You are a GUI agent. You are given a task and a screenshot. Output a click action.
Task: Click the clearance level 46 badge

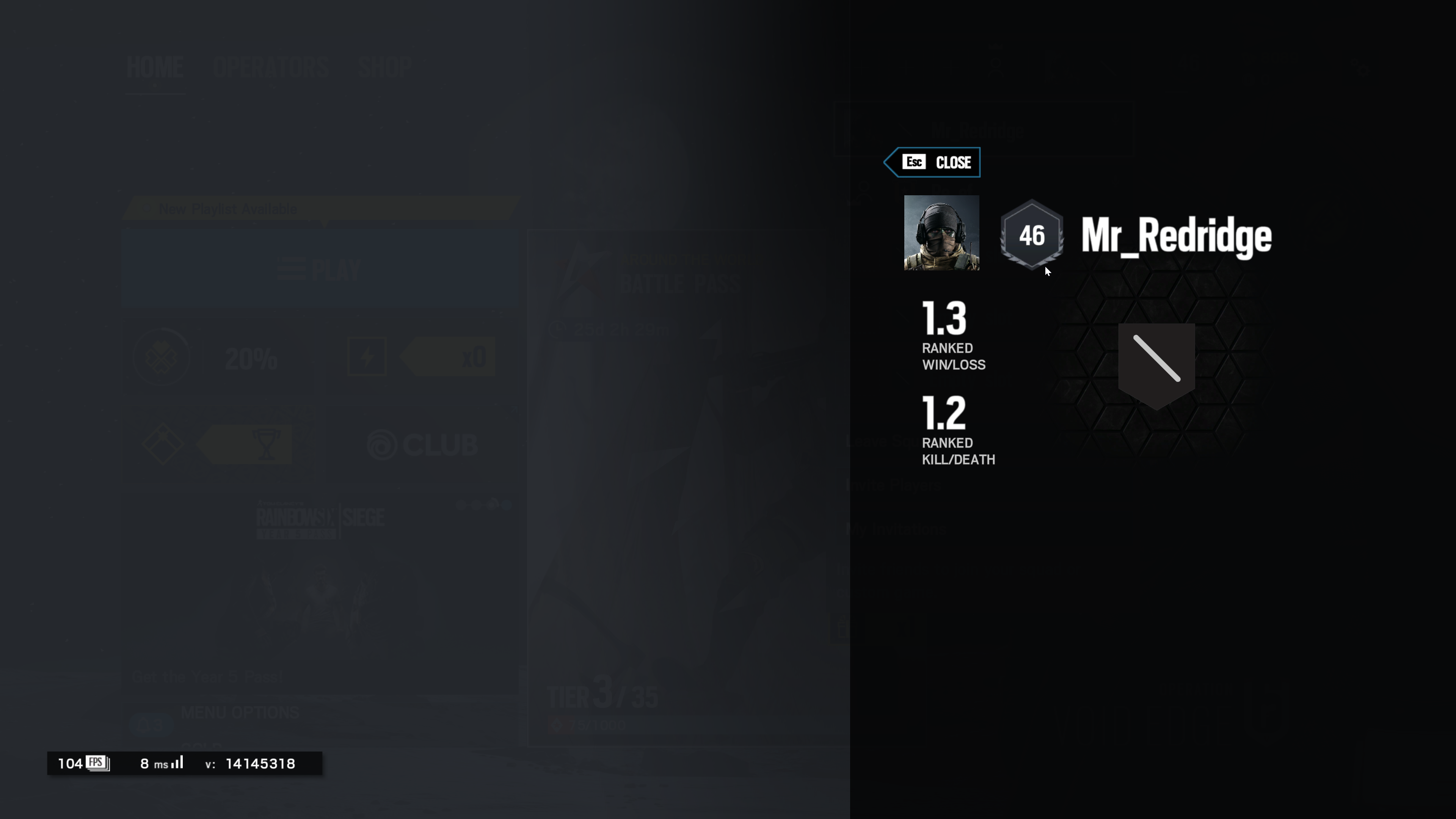coord(1031,236)
